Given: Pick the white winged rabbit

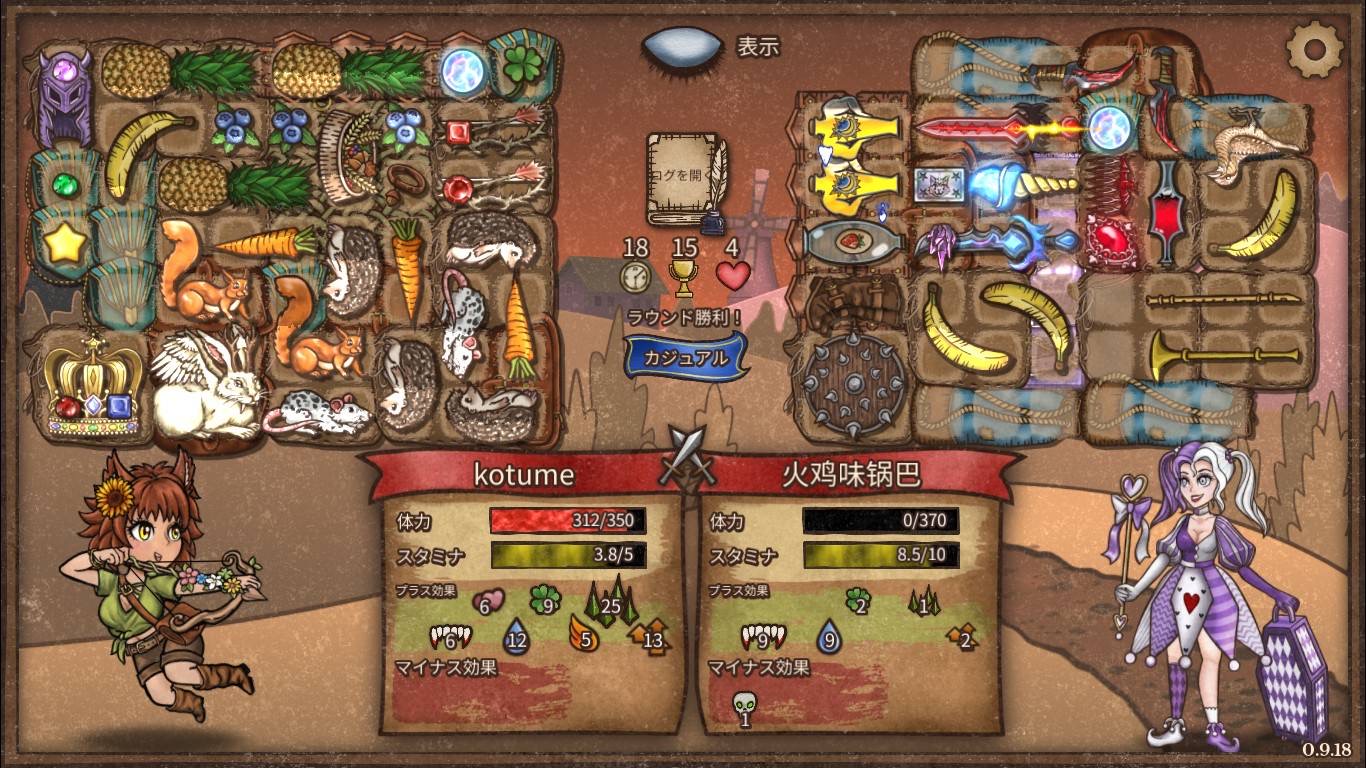Looking at the screenshot, I should (x=208, y=383).
